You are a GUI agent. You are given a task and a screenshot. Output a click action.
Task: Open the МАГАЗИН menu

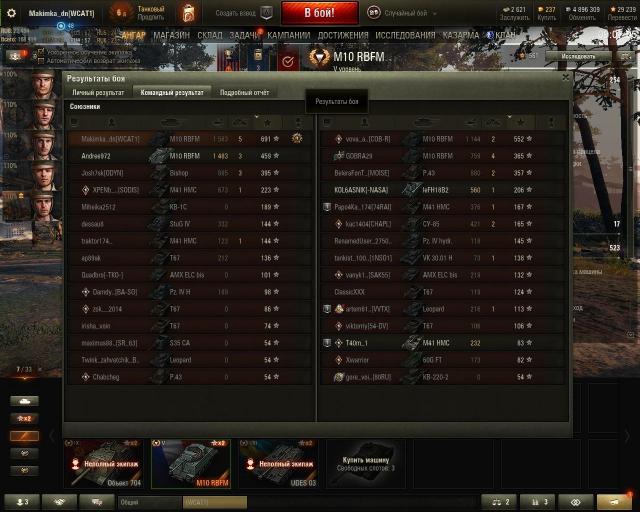(171, 34)
